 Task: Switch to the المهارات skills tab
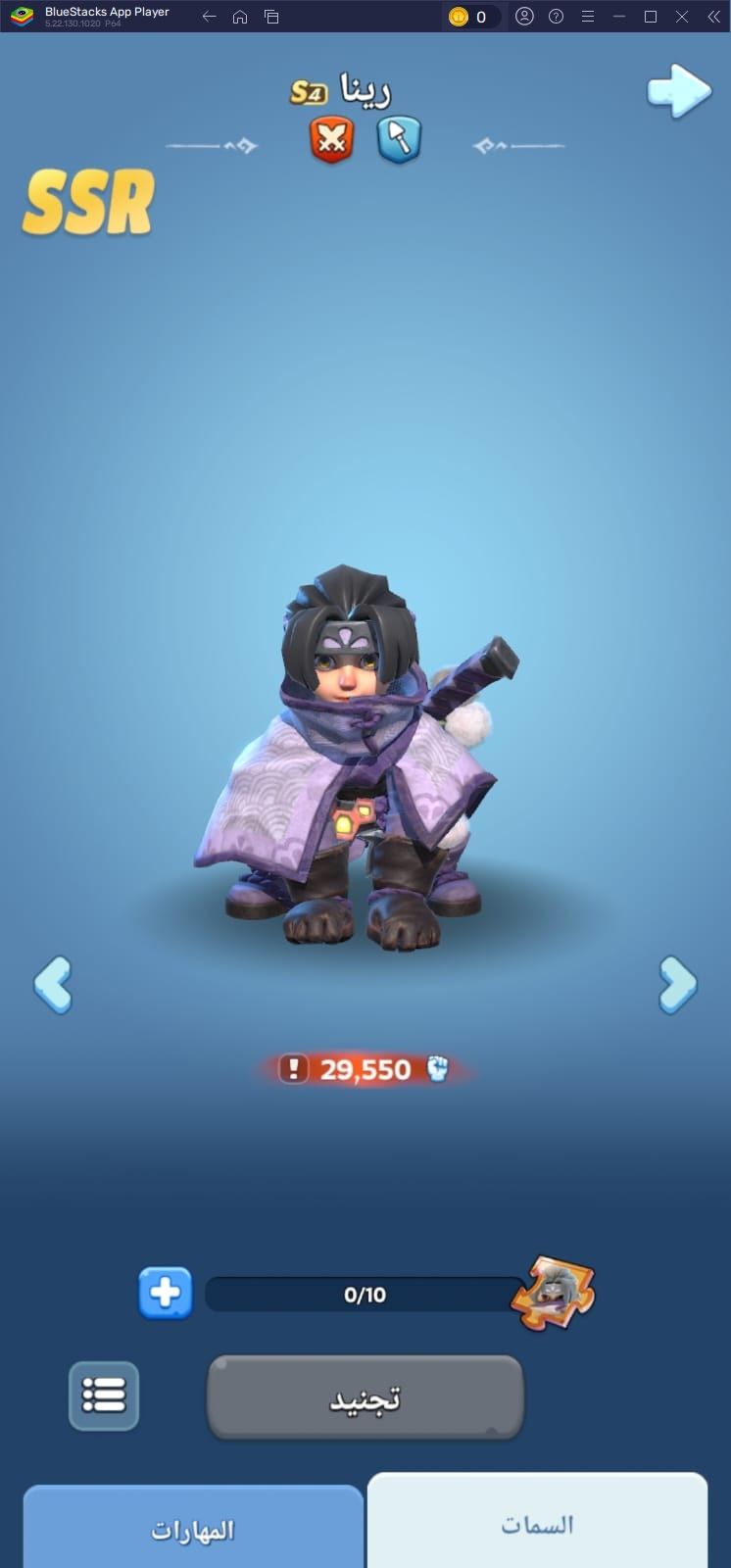tap(193, 1529)
